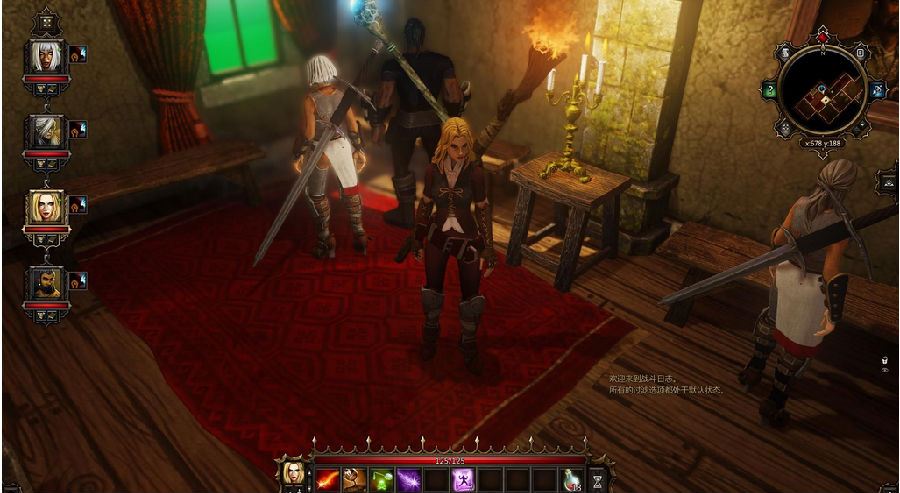Viewport: 900px width, 493px height.
Task: Activate the green poison skull skill
Action: pyautogui.click(x=381, y=480)
